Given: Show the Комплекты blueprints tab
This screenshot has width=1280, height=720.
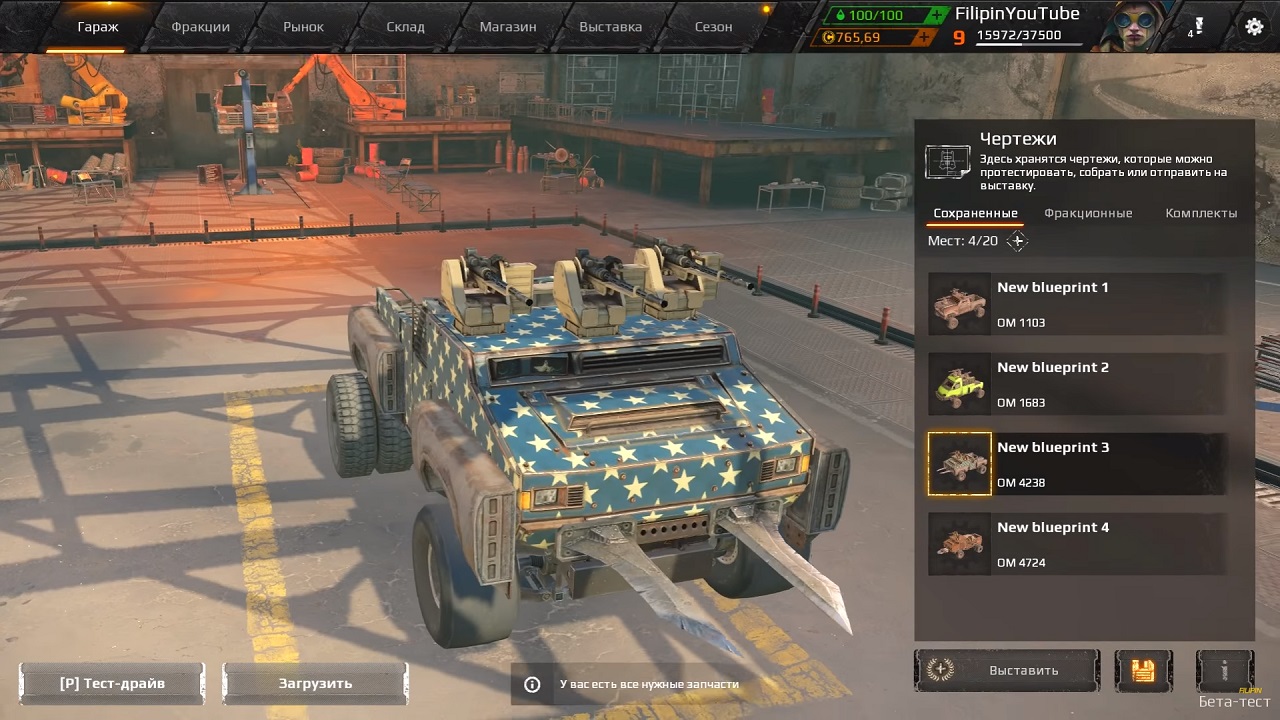Looking at the screenshot, I should coord(1201,213).
